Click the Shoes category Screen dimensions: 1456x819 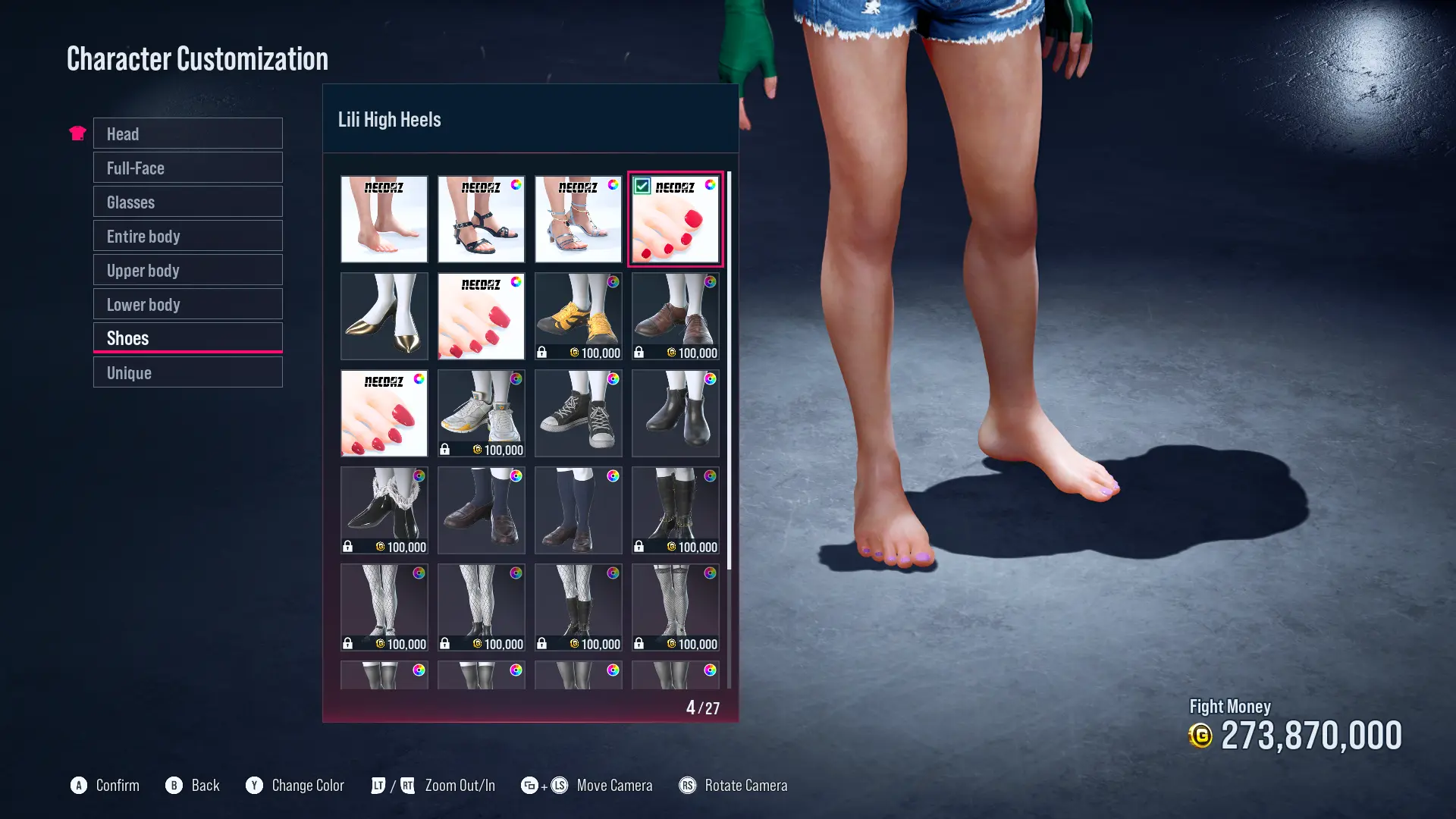tap(187, 338)
